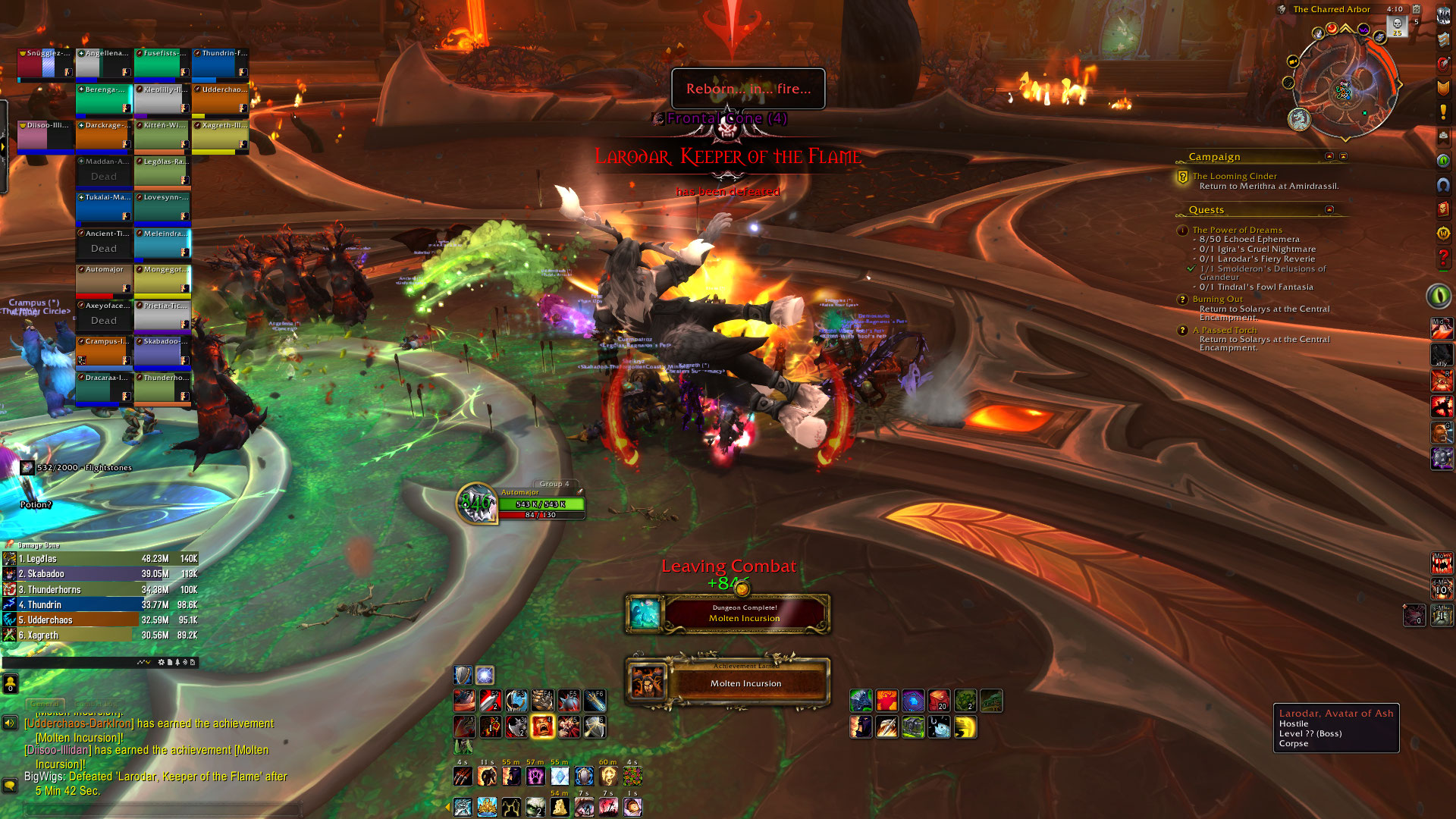This screenshot has height=819, width=1456.
Task: Select Legolas row in damage meter
Action: pyautogui.click(x=100, y=559)
